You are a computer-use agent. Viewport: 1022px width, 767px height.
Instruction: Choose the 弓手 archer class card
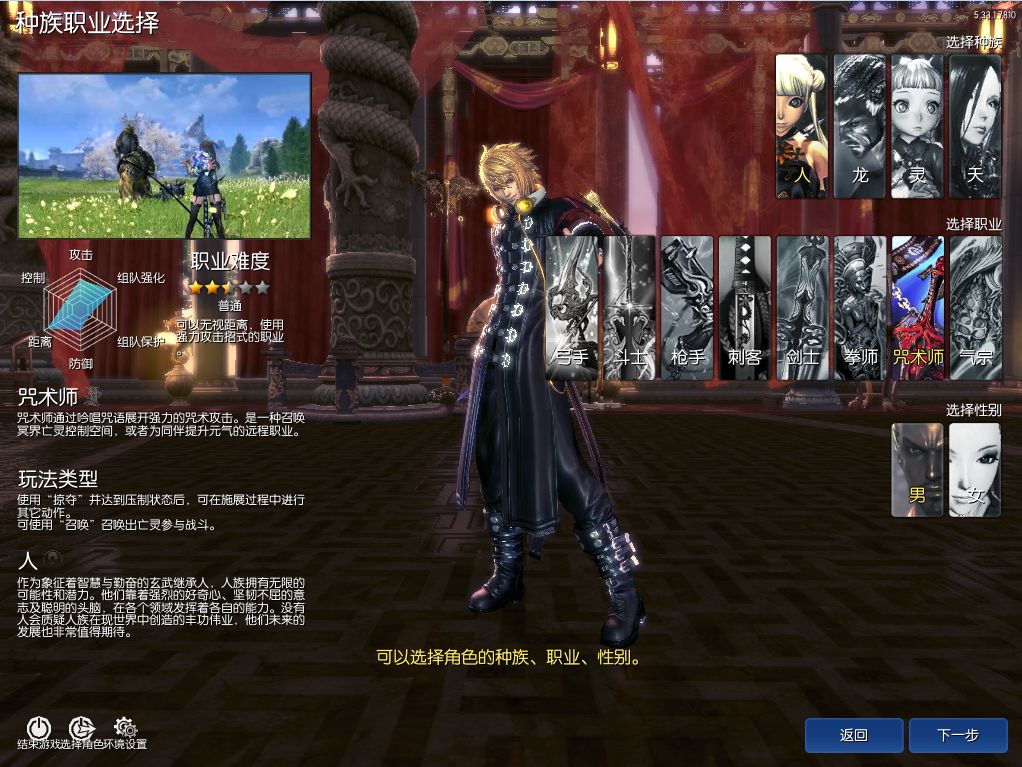click(572, 307)
